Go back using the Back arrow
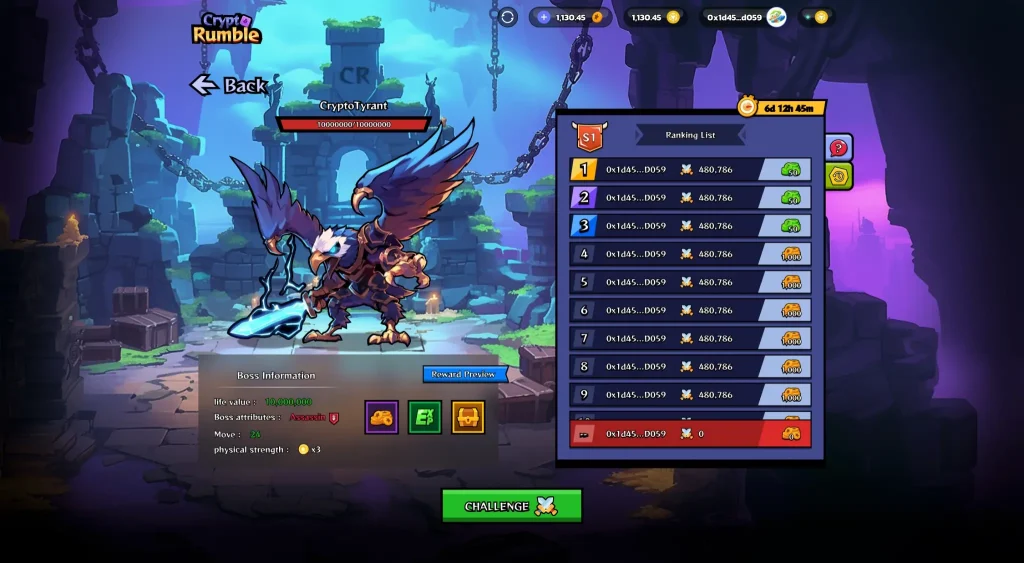Image resolution: width=1024 pixels, height=563 pixels. click(x=229, y=85)
